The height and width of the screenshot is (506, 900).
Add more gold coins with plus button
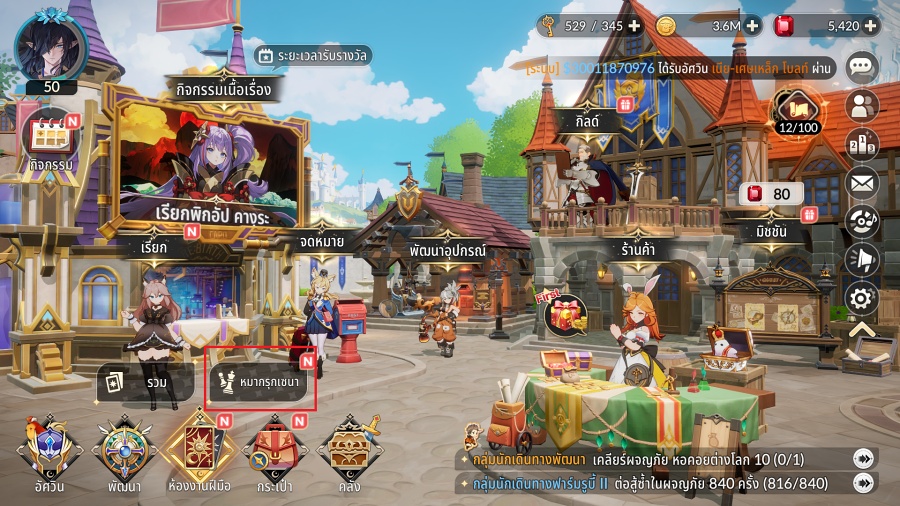(x=752, y=25)
